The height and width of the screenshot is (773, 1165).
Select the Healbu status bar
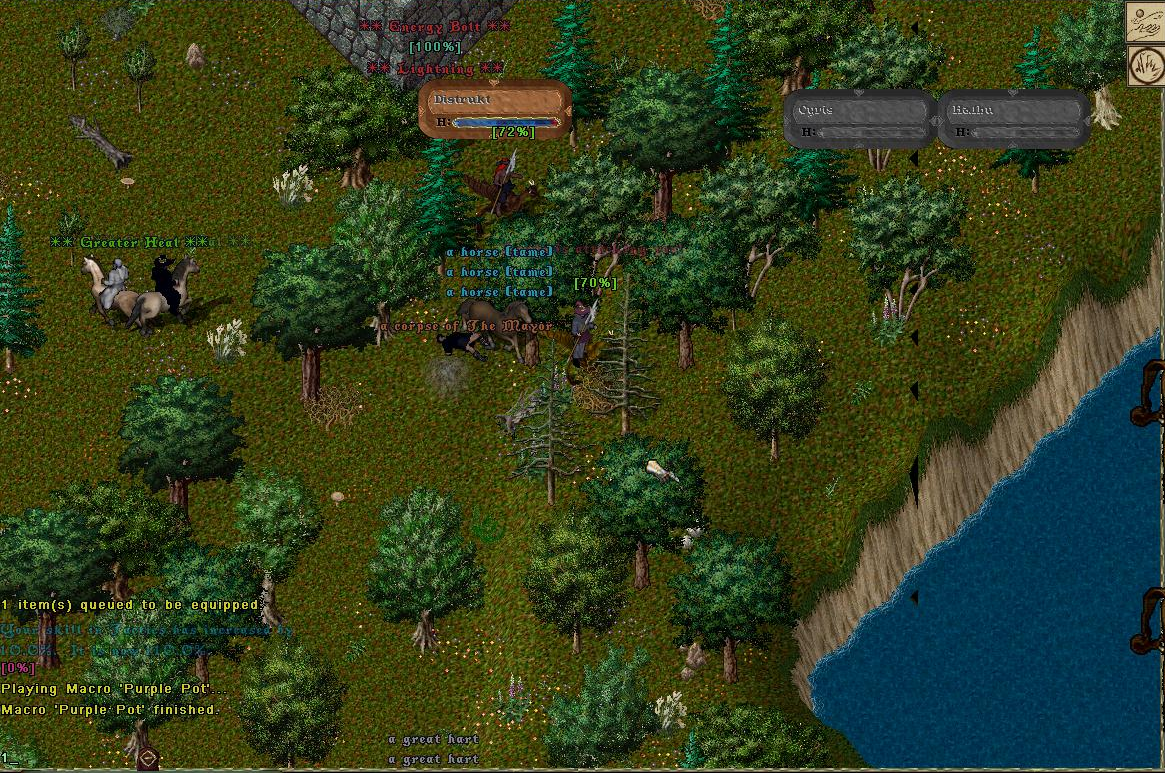tap(1014, 119)
